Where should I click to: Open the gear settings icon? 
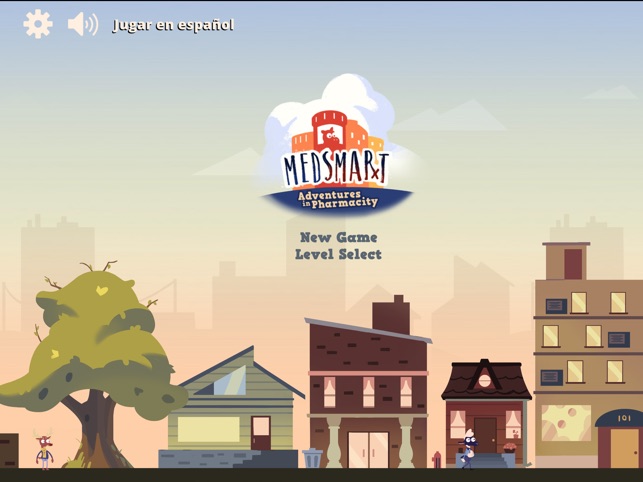point(38,24)
